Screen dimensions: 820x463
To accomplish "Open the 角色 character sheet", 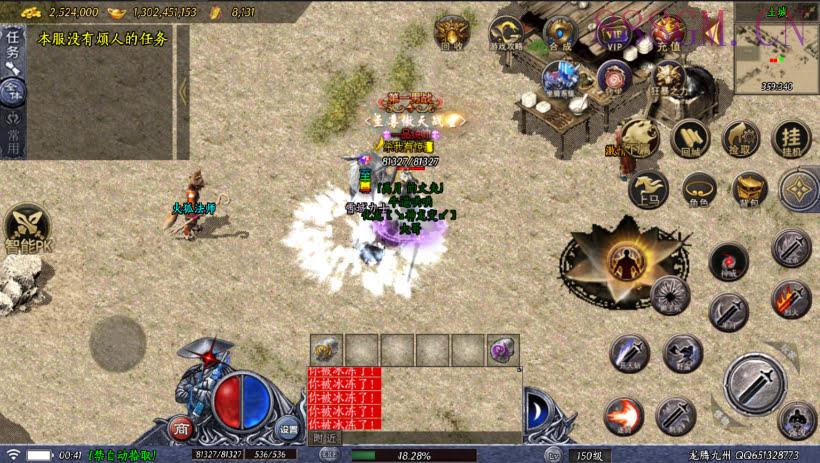I will point(699,189).
